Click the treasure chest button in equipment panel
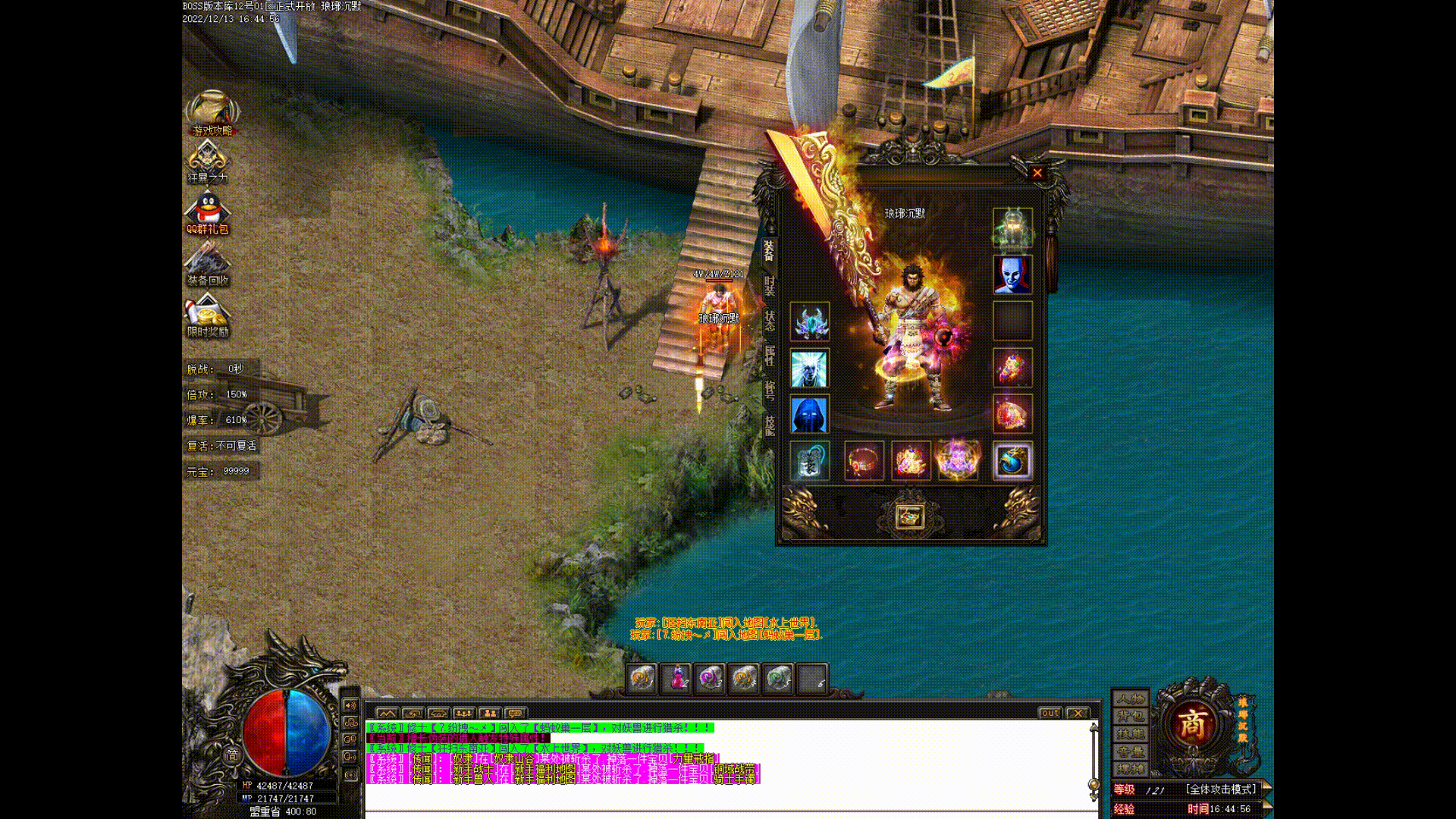Screen dimensions: 1456x819 click(x=909, y=516)
